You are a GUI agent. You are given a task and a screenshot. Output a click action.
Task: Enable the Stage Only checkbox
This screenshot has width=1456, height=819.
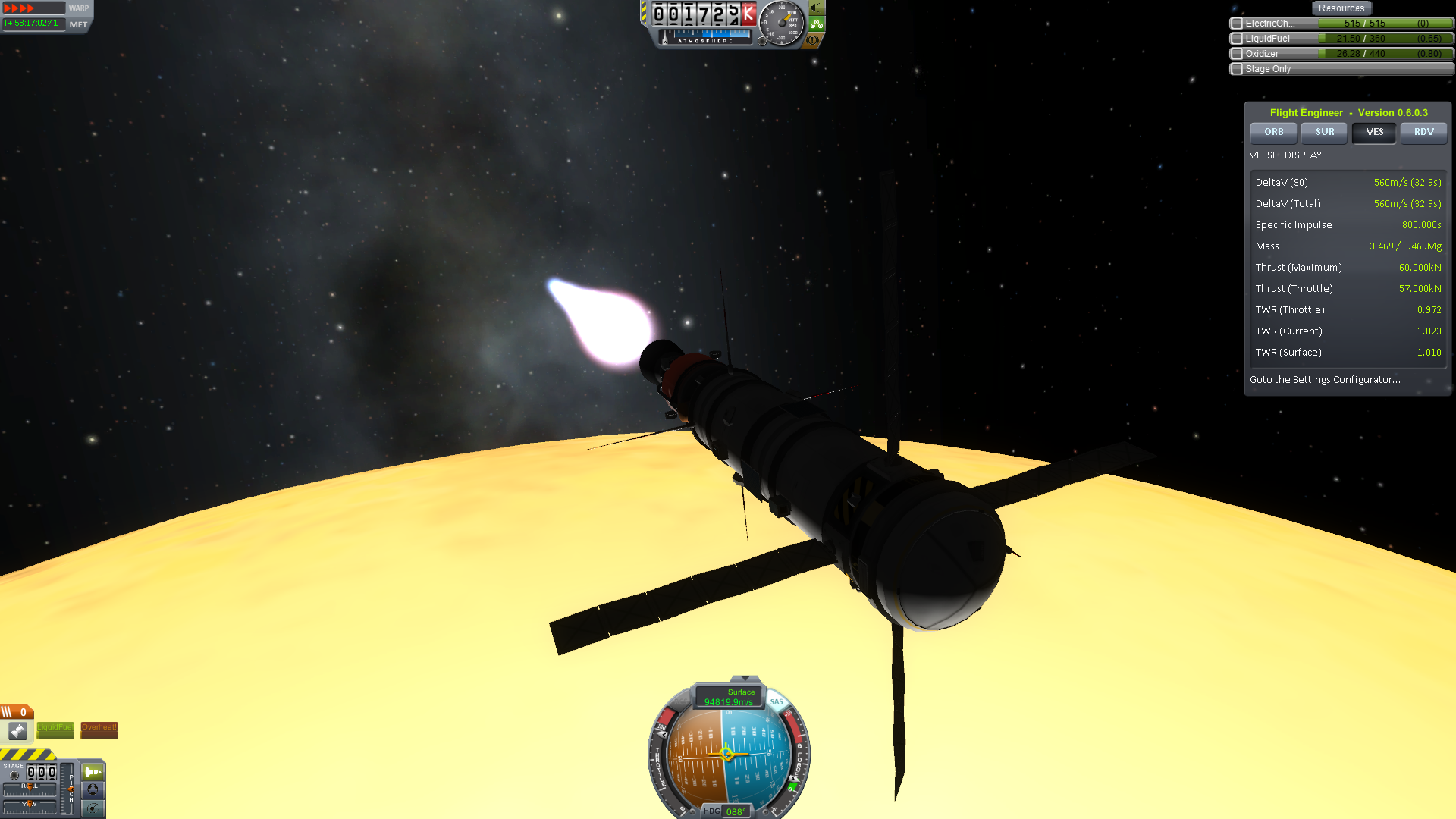point(1237,69)
